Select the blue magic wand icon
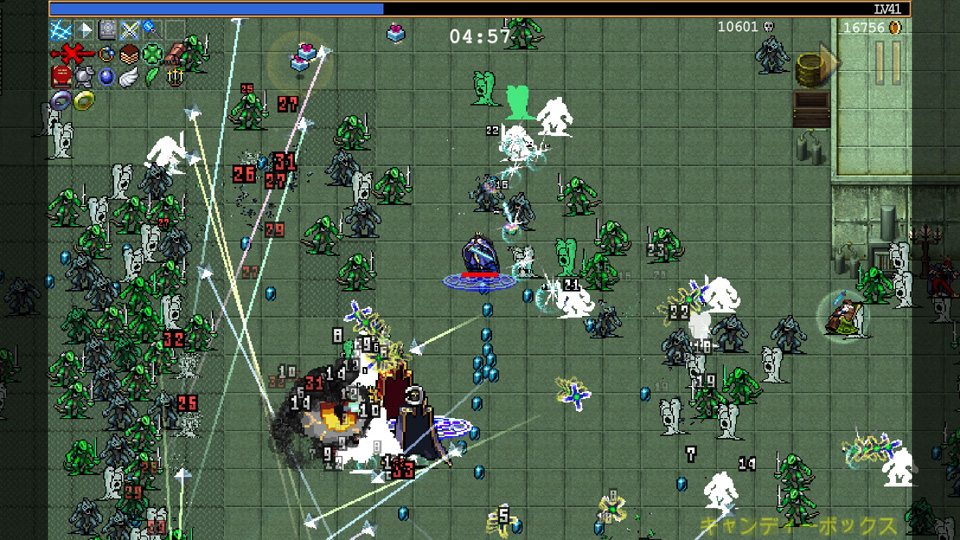960x540 pixels. pyautogui.click(x=152, y=30)
